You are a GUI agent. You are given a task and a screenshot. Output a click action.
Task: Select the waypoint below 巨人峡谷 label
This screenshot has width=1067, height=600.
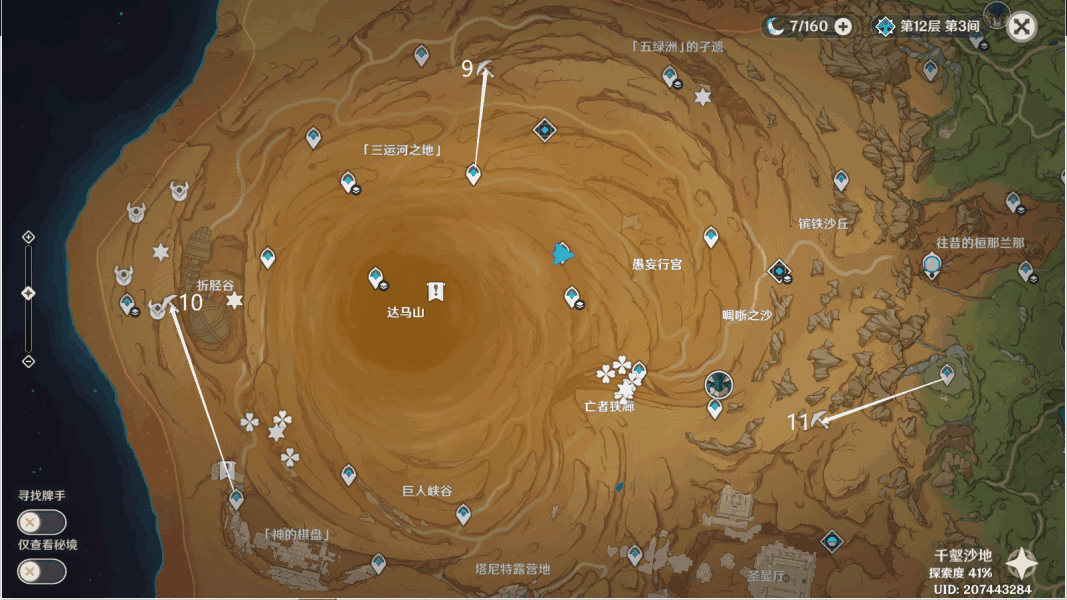[463, 514]
